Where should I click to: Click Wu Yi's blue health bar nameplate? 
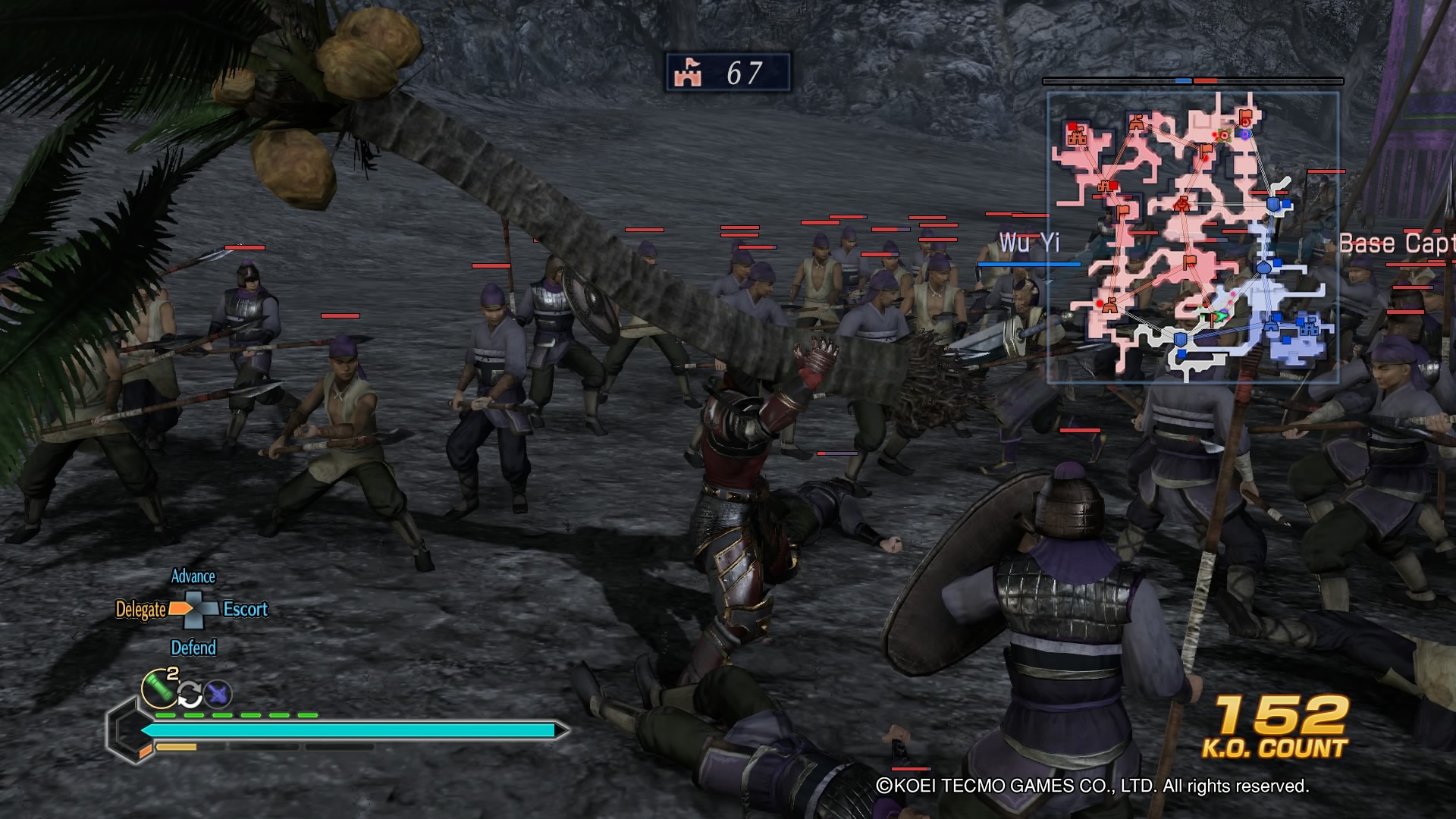[x=1028, y=264]
